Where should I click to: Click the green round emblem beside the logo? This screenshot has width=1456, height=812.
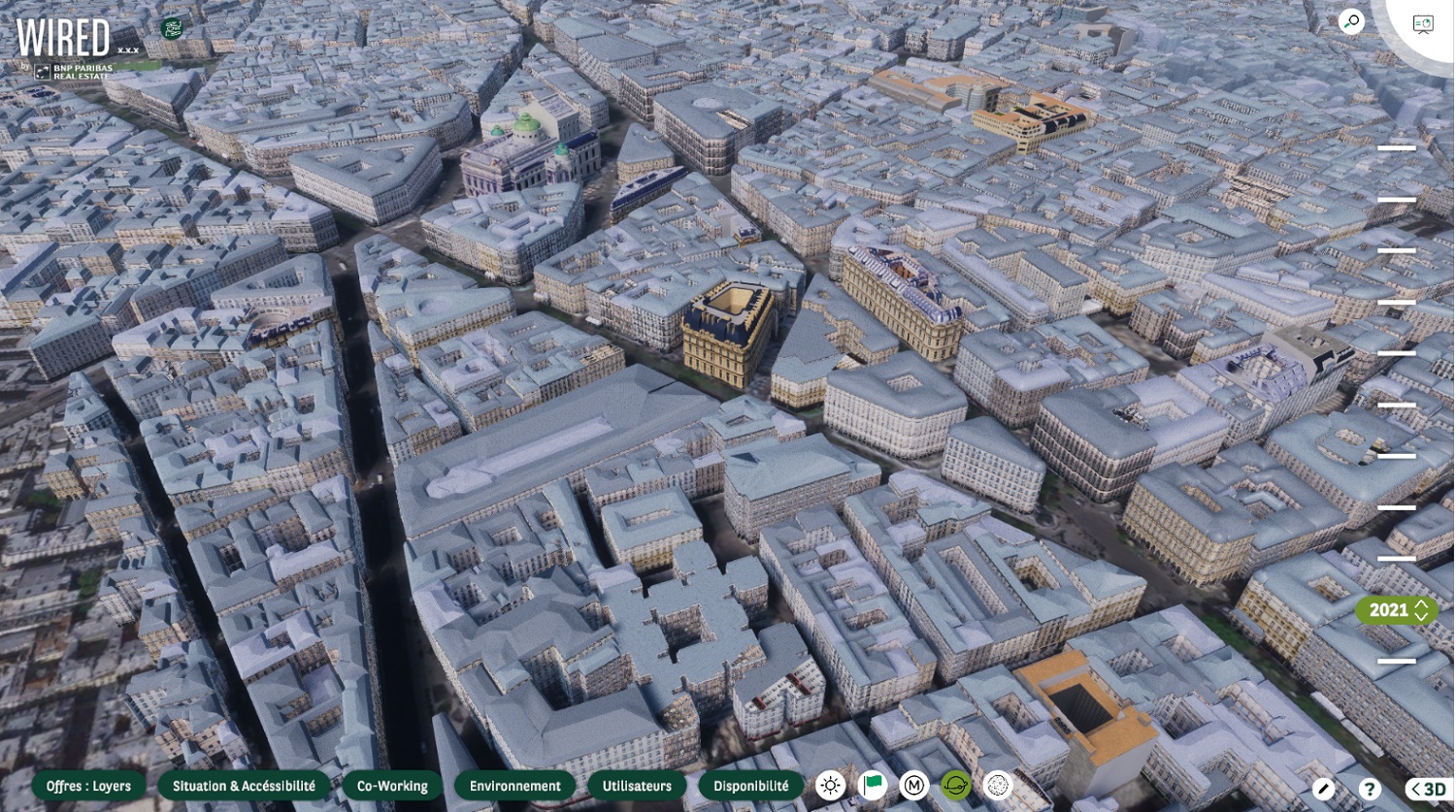click(173, 28)
